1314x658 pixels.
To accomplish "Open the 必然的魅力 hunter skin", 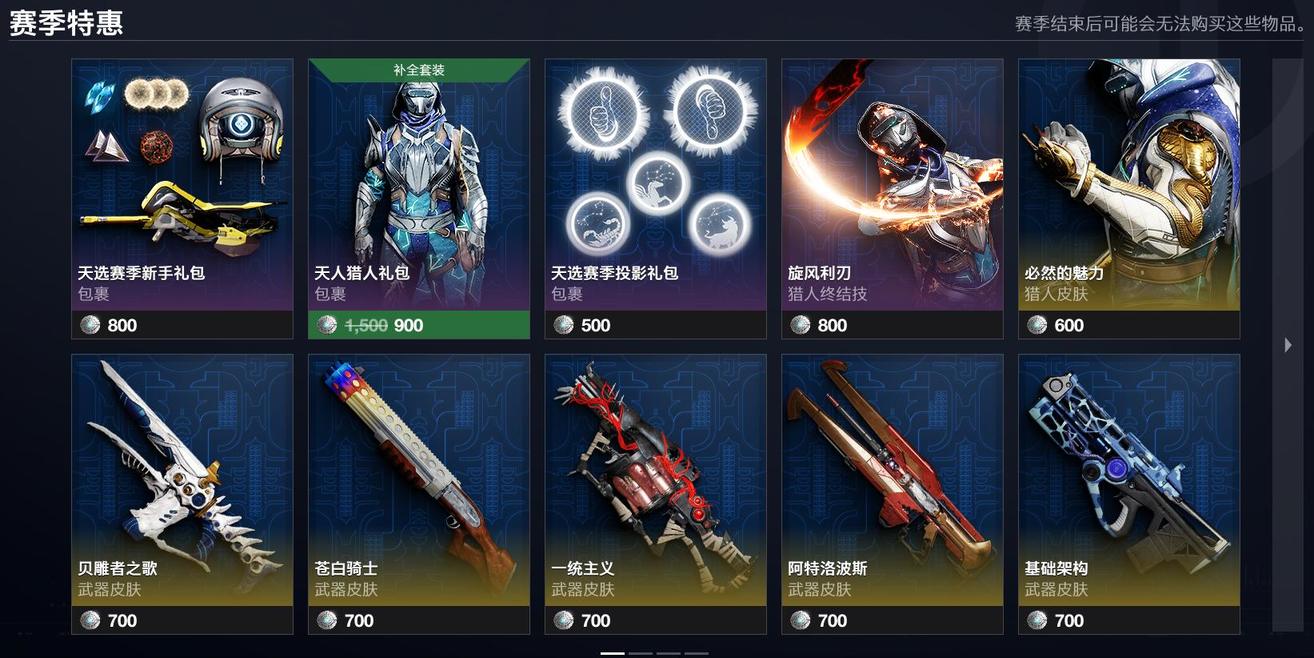I will click(x=1128, y=198).
